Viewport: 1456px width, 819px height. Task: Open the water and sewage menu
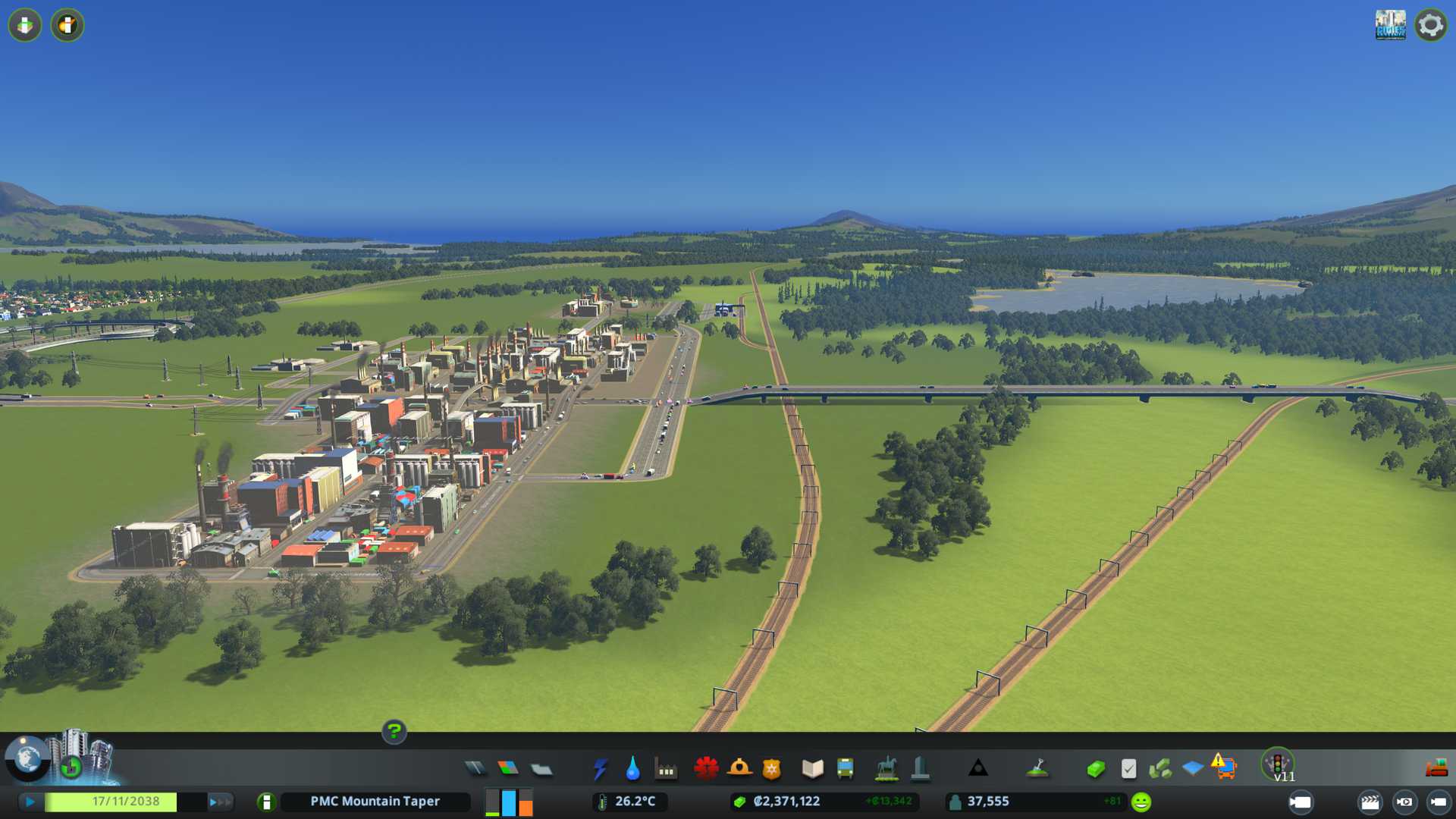click(632, 769)
